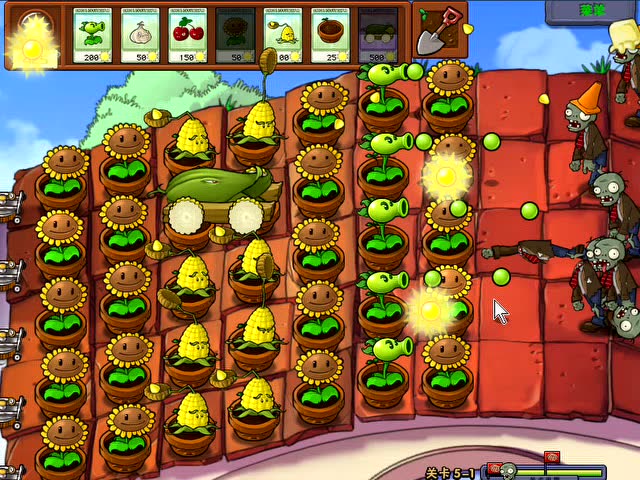Pick the Cherry Bomb seed packet

(x=188, y=35)
